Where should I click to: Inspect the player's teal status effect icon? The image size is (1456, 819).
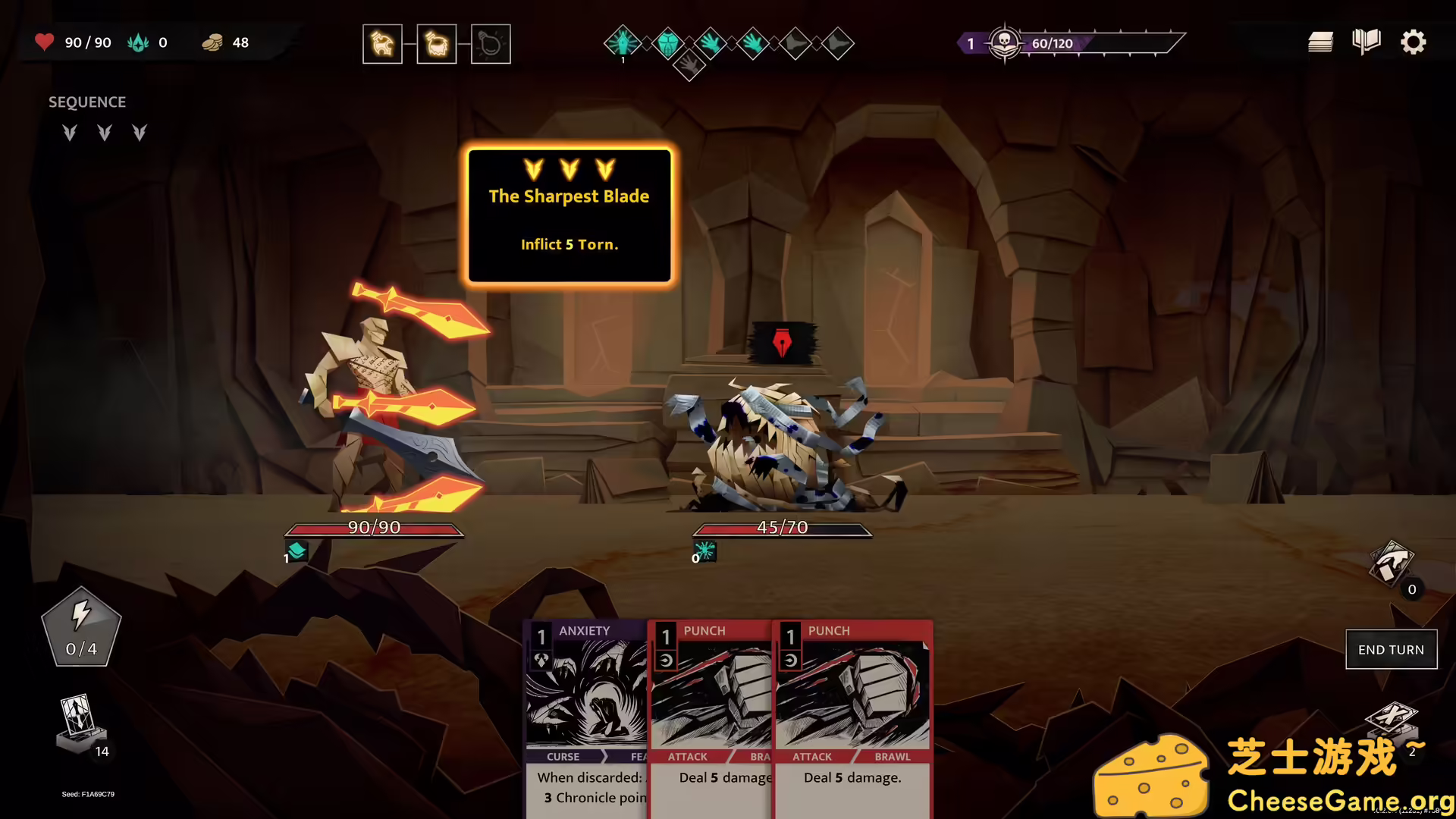[x=297, y=551]
